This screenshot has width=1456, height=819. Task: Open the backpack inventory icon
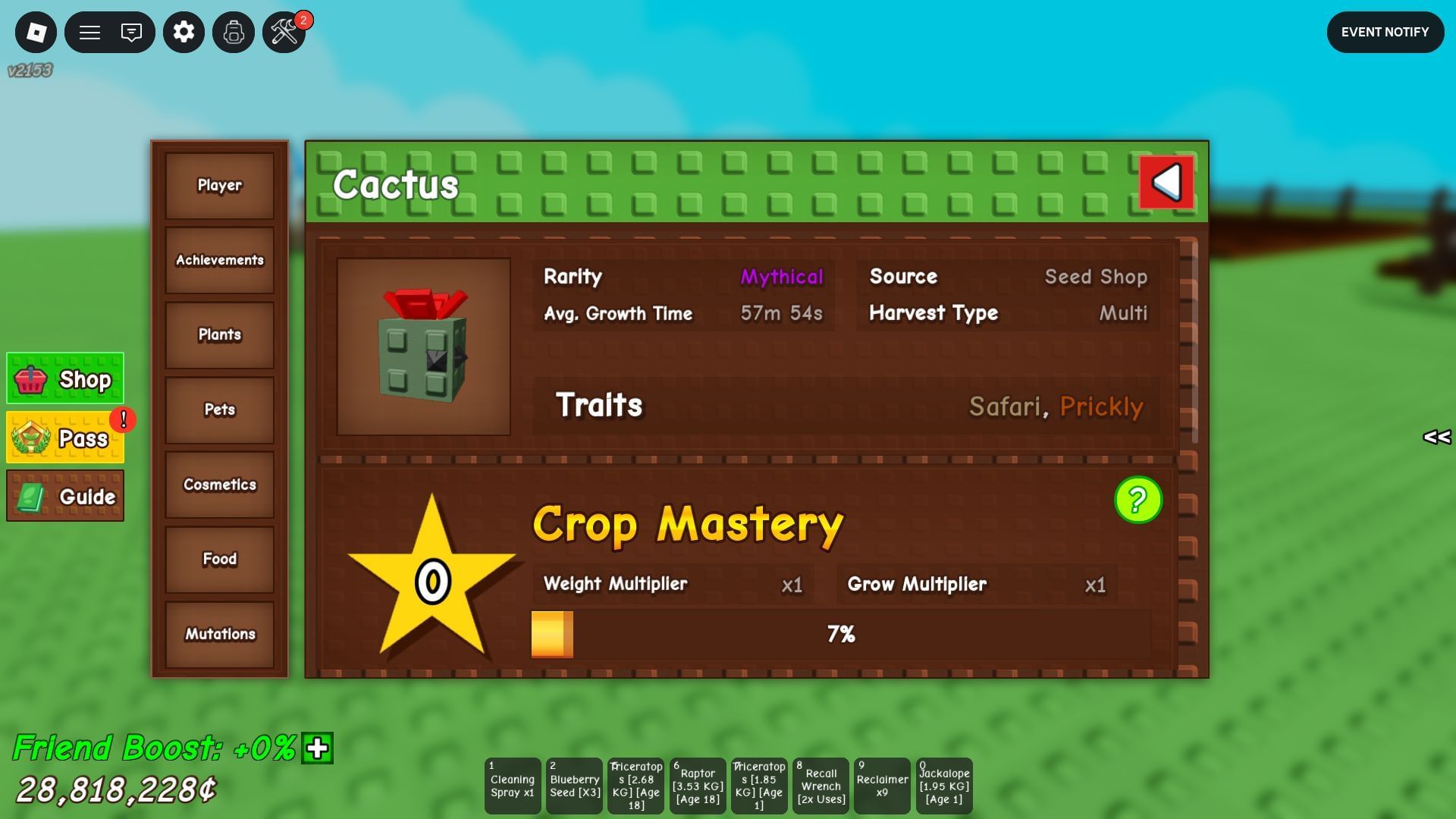[x=233, y=32]
